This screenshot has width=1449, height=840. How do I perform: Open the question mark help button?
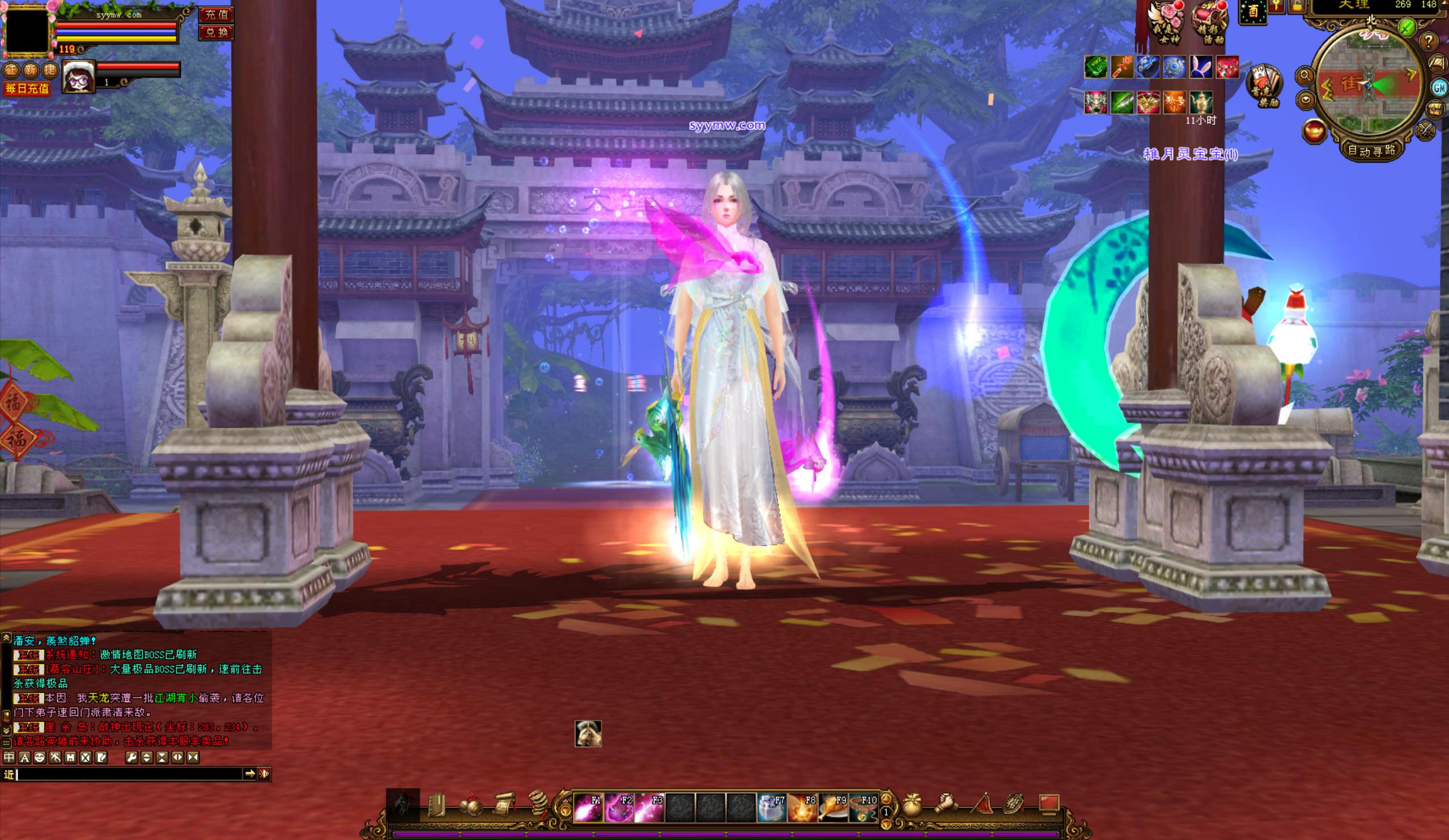tap(1430, 41)
